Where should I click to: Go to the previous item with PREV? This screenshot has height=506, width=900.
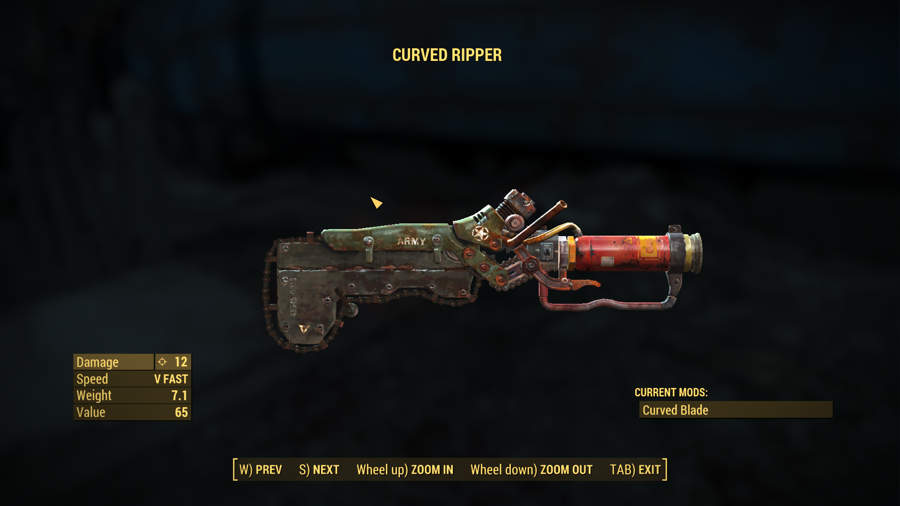coord(260,469)
